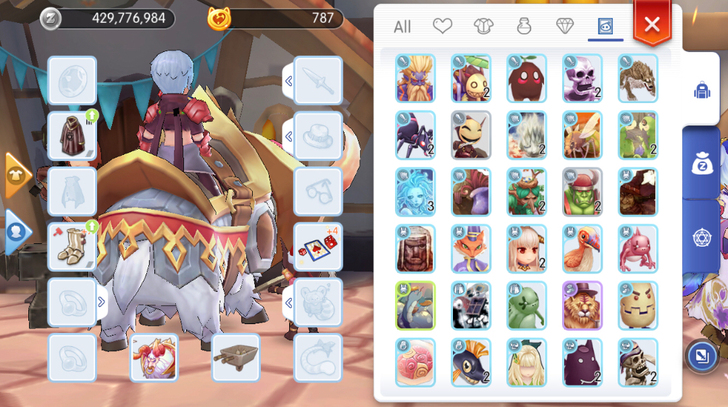Select the pink fish card
This screenshot has width=728, height=407.
coord(638,249)
